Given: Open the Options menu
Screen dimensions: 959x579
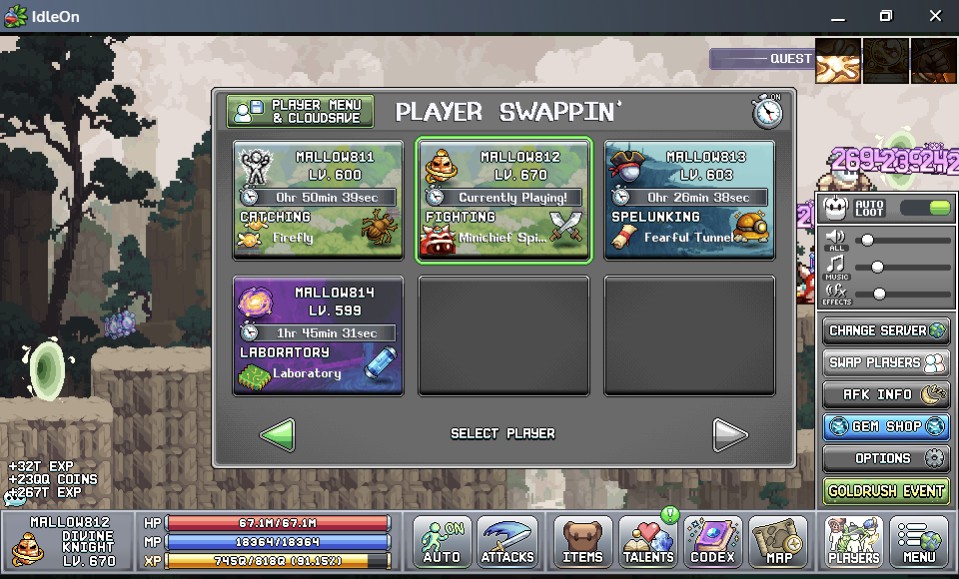Looking at the screenshot, I should [x=885, y=459].
